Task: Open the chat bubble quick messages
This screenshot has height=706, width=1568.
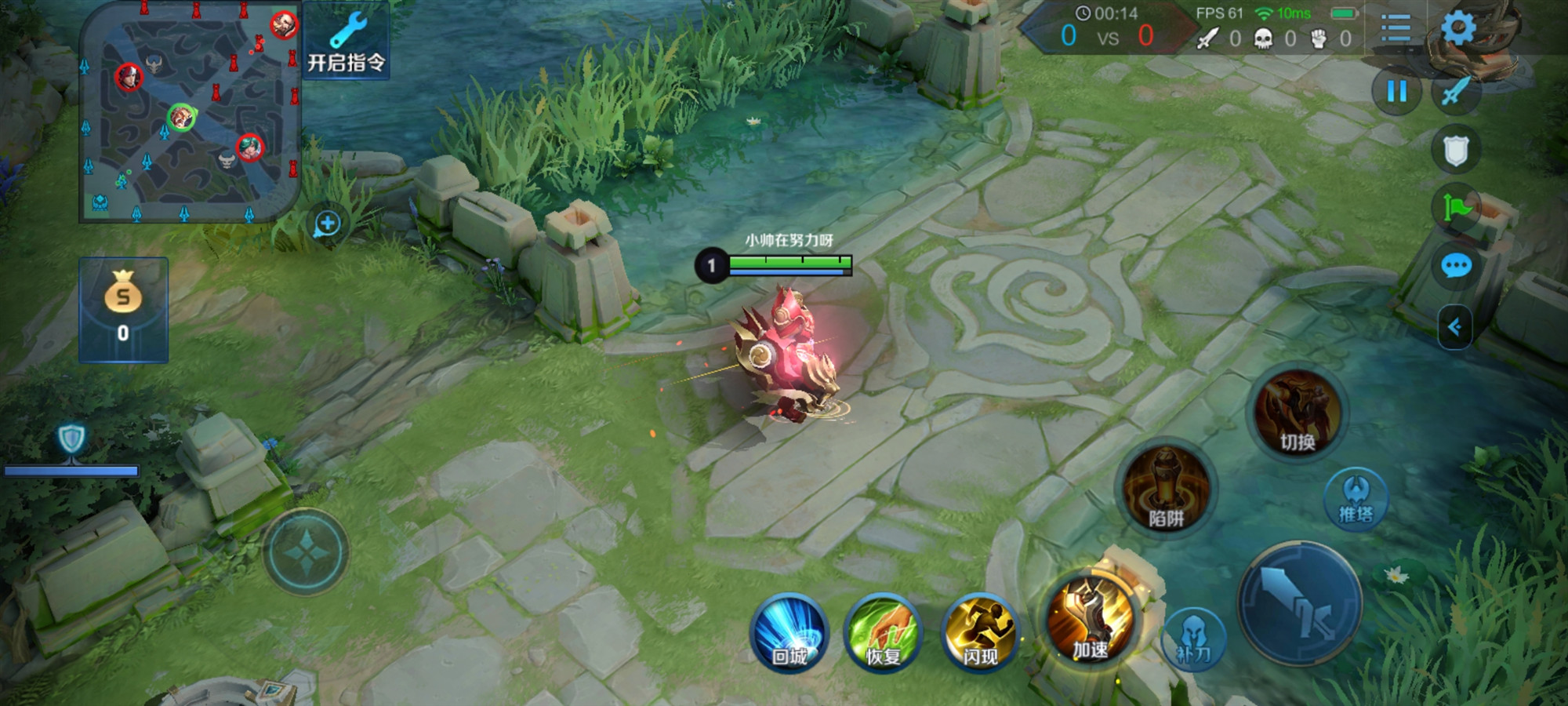Action: click(x=1456, y=266)
